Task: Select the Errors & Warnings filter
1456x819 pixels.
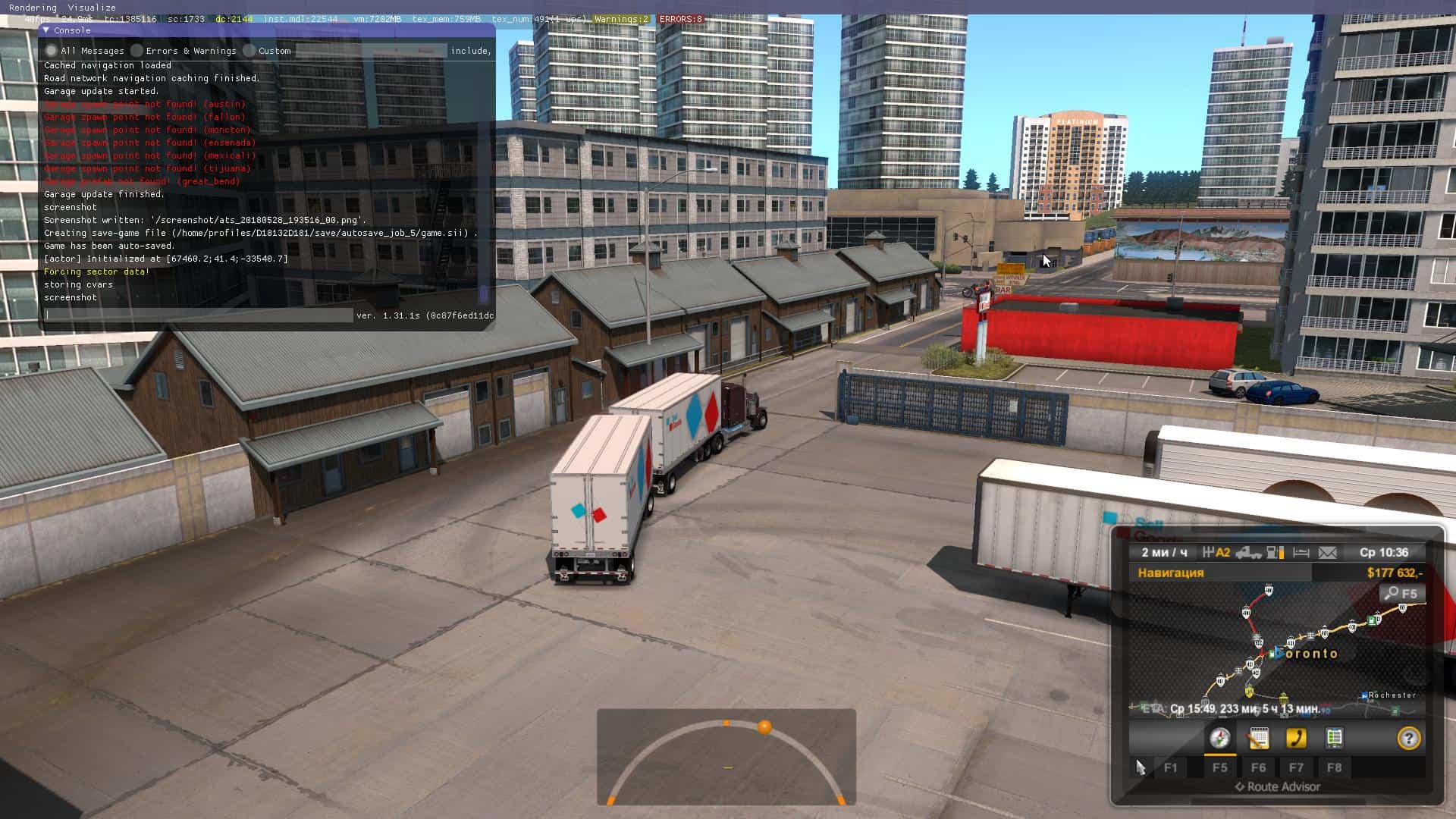Action: point(136,51)
